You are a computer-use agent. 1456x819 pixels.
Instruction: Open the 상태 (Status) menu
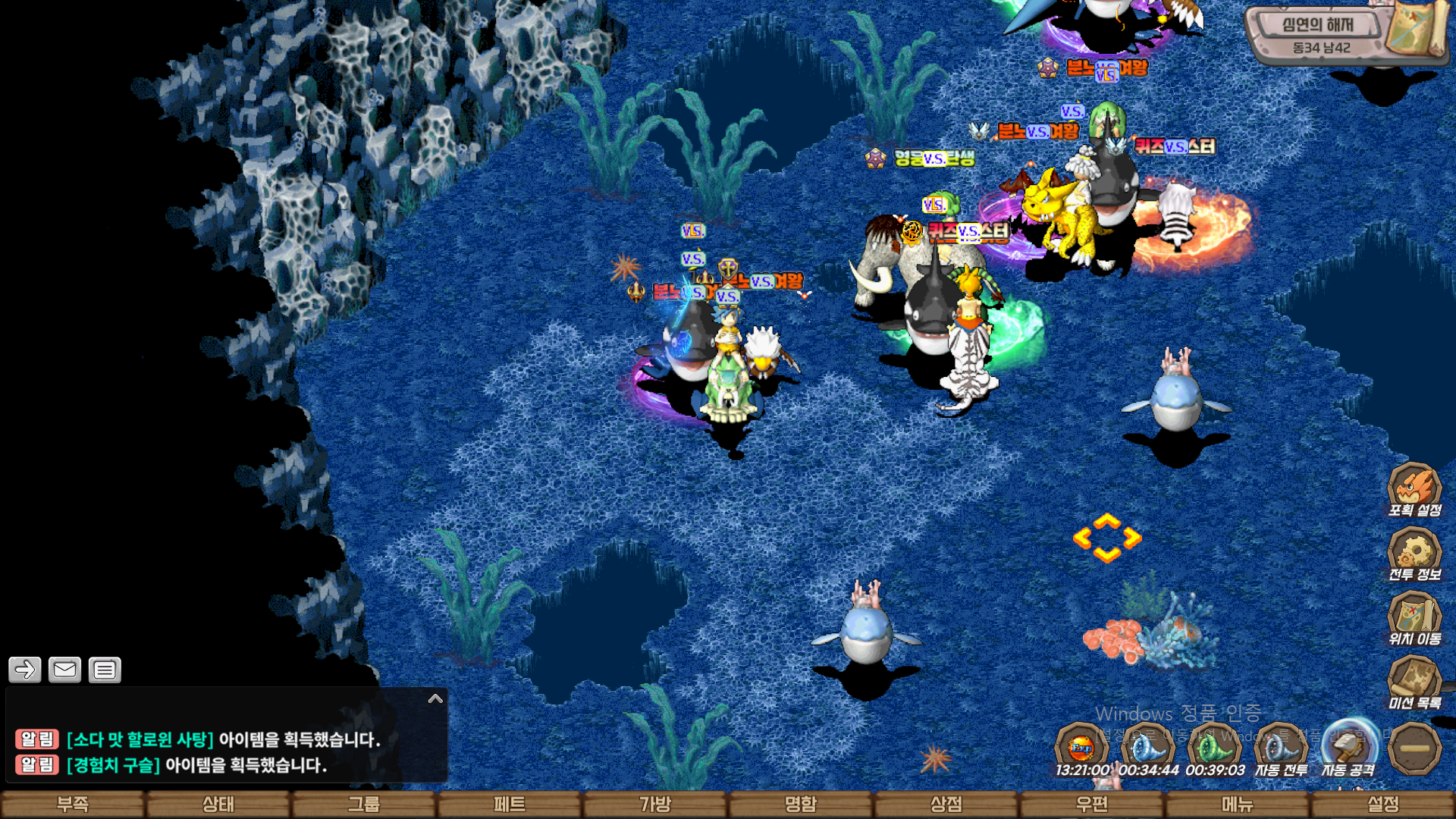coord(218,804)
